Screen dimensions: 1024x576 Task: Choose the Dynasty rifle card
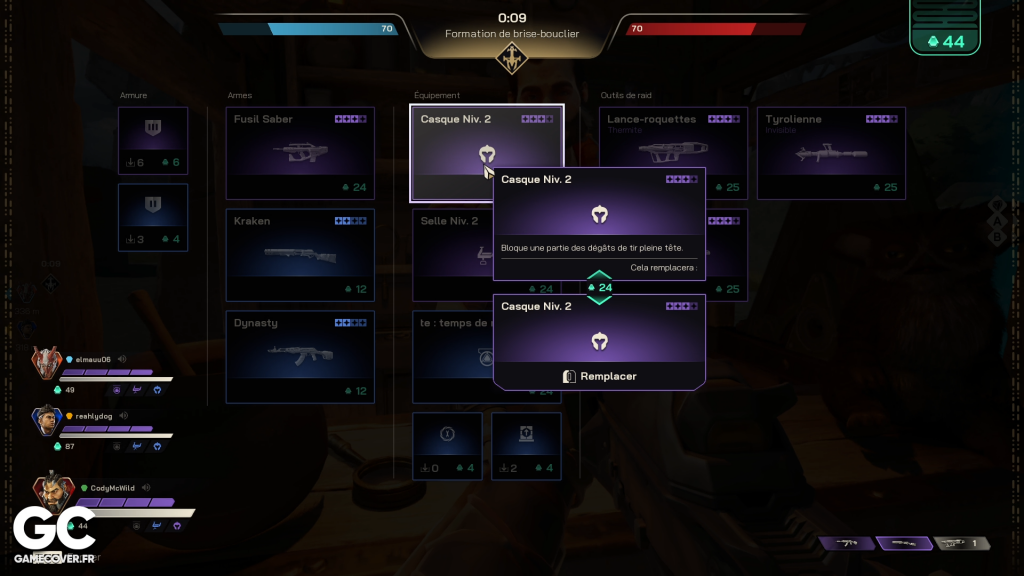(x=300, y=357)
